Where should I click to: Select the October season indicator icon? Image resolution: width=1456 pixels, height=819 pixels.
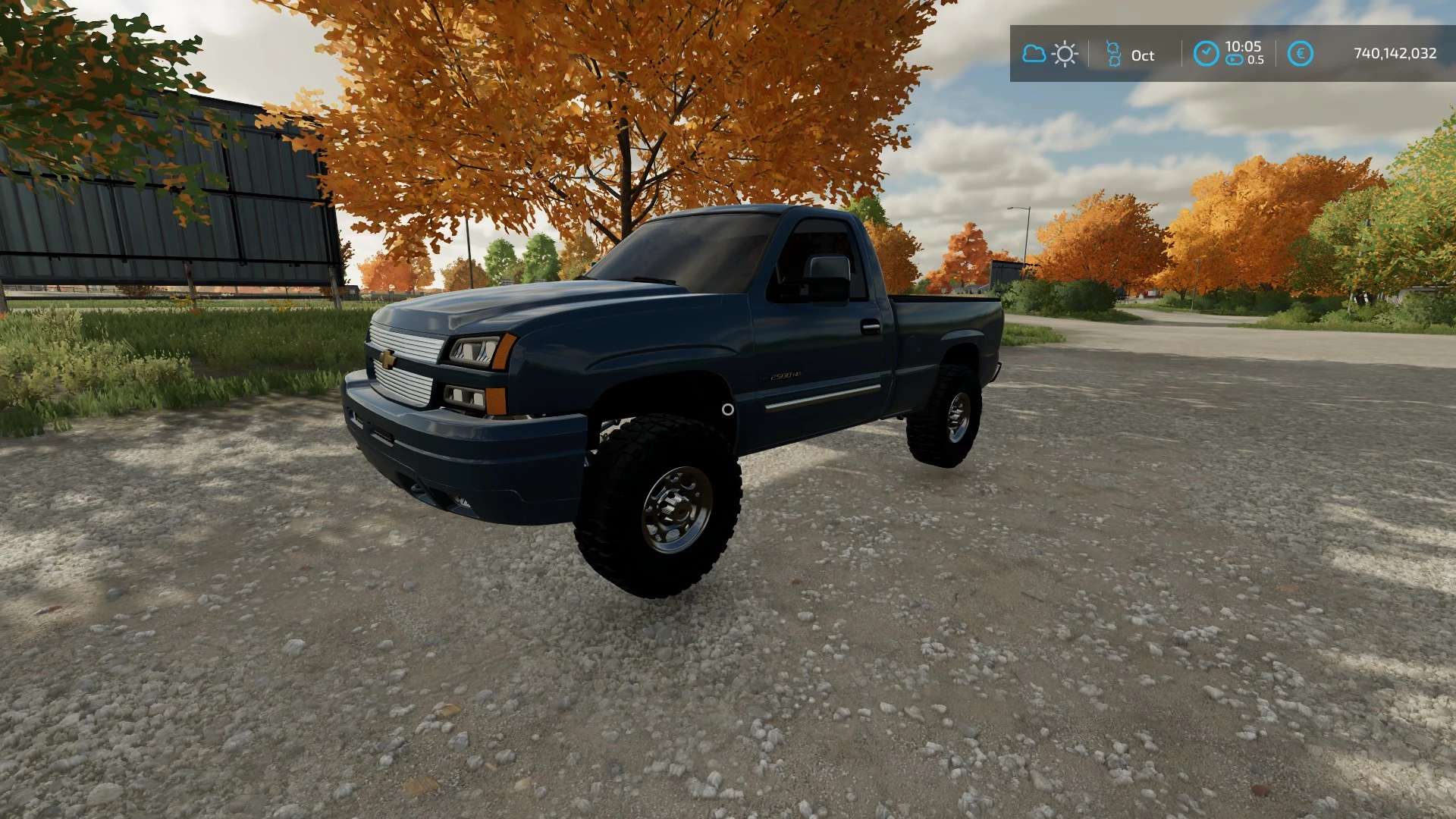tap(1113, 54)
